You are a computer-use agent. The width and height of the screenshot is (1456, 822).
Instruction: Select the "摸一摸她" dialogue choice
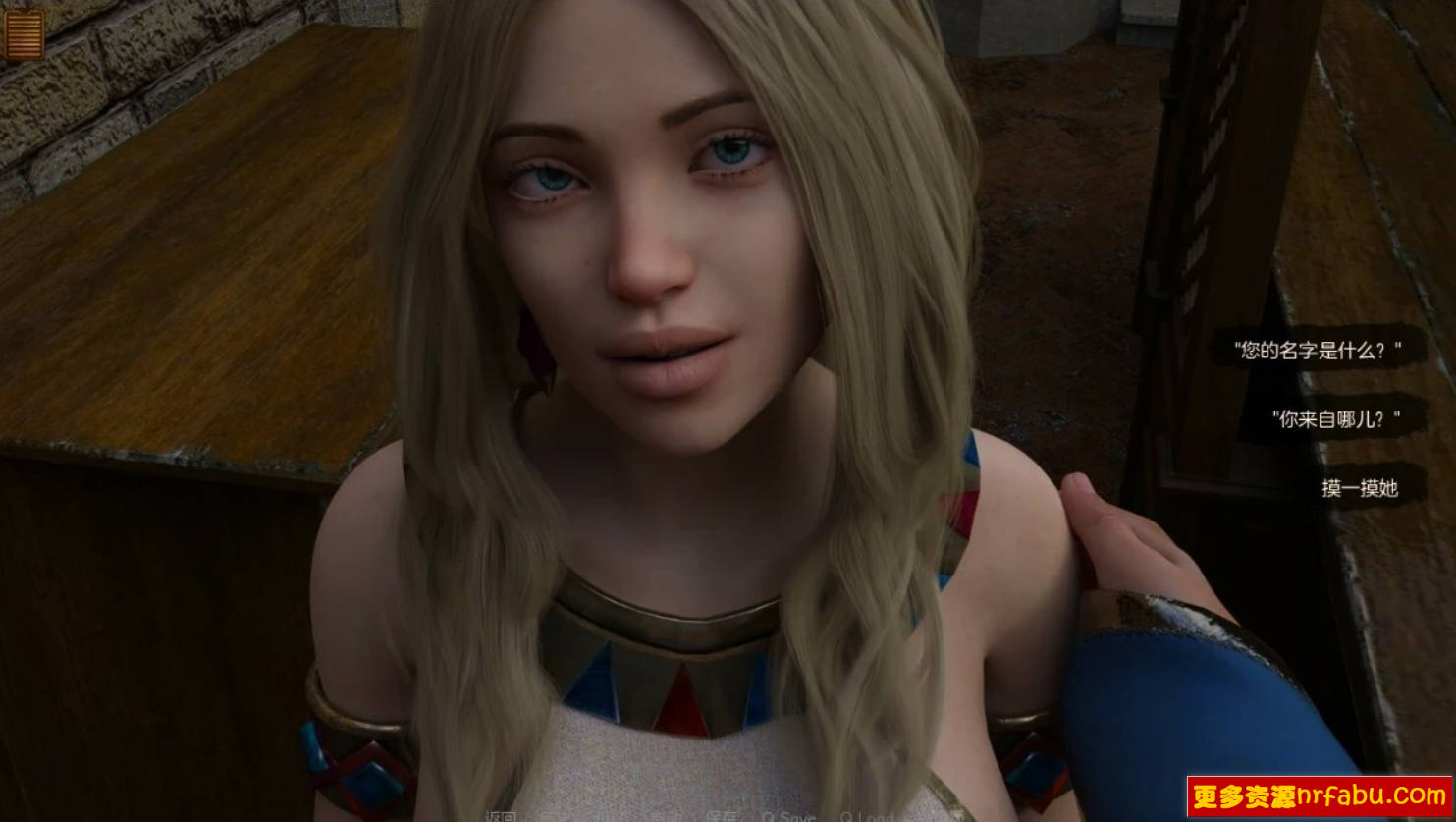pyautogui.click(x=1359, y=488)
